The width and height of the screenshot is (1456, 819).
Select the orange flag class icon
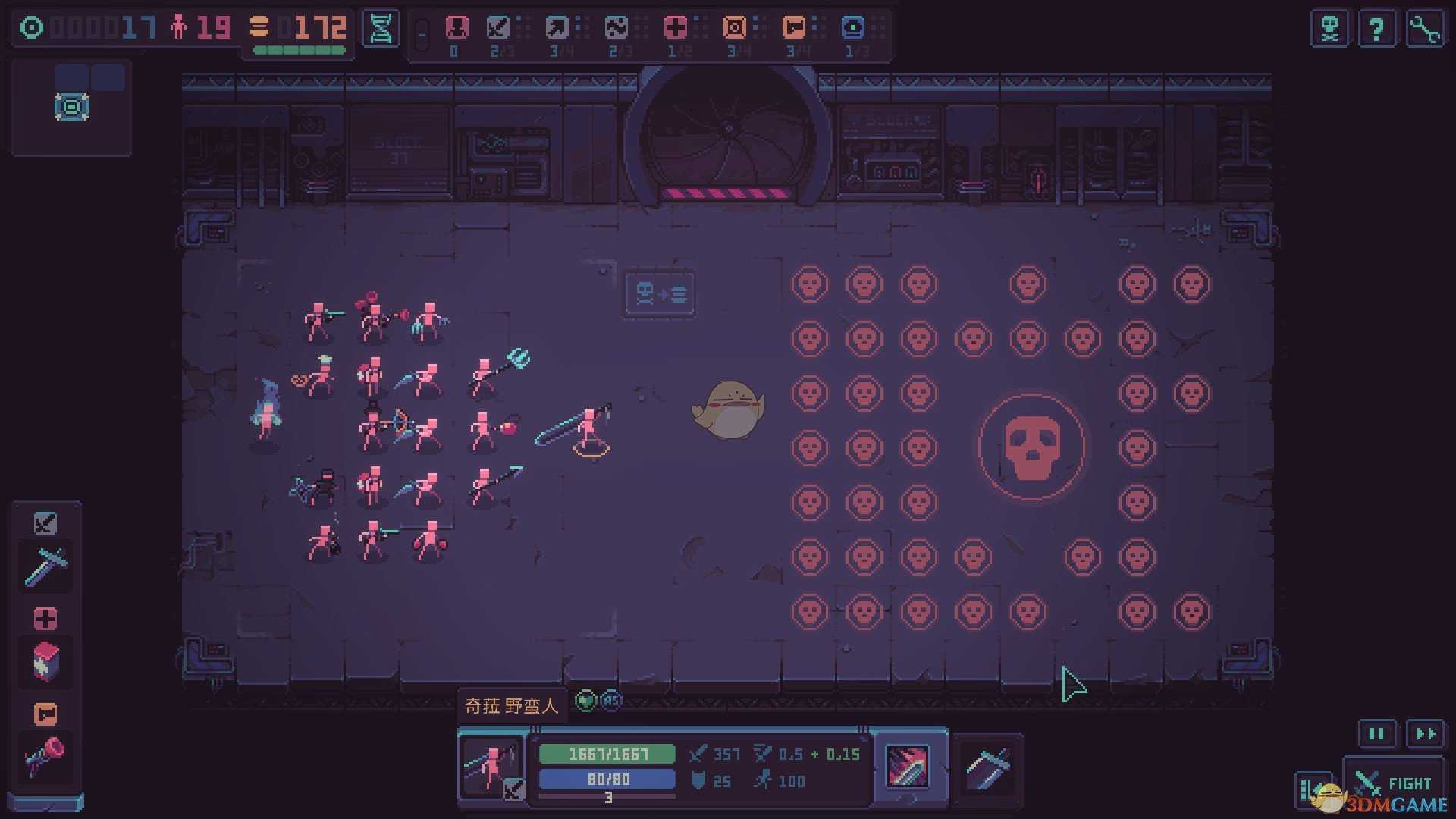[794, 28]
